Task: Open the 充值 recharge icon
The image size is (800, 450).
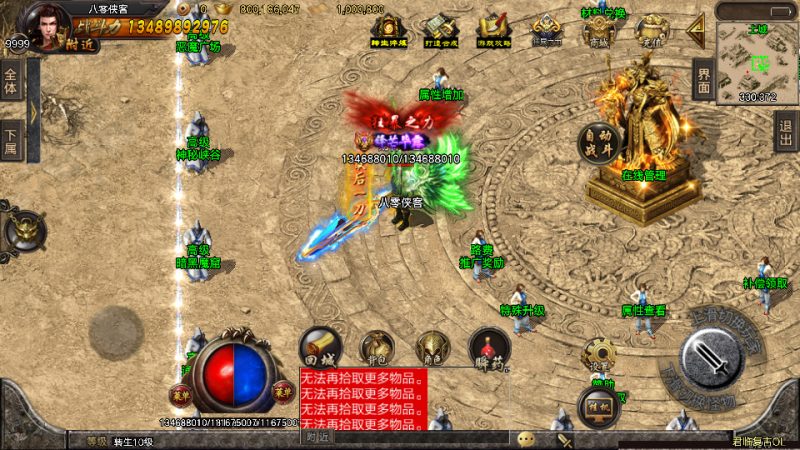Action: pyautogui.click(x=652, y=30)
